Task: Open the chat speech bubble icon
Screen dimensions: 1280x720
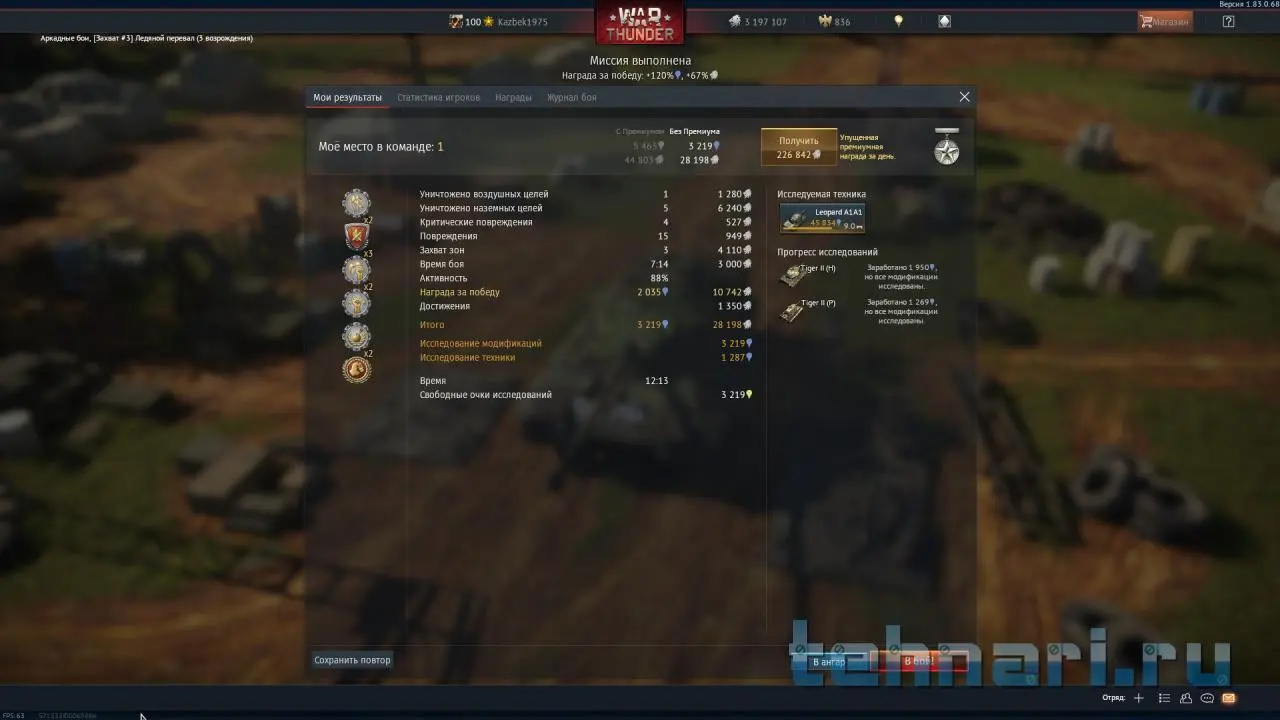Action: tap(1207, 698)
